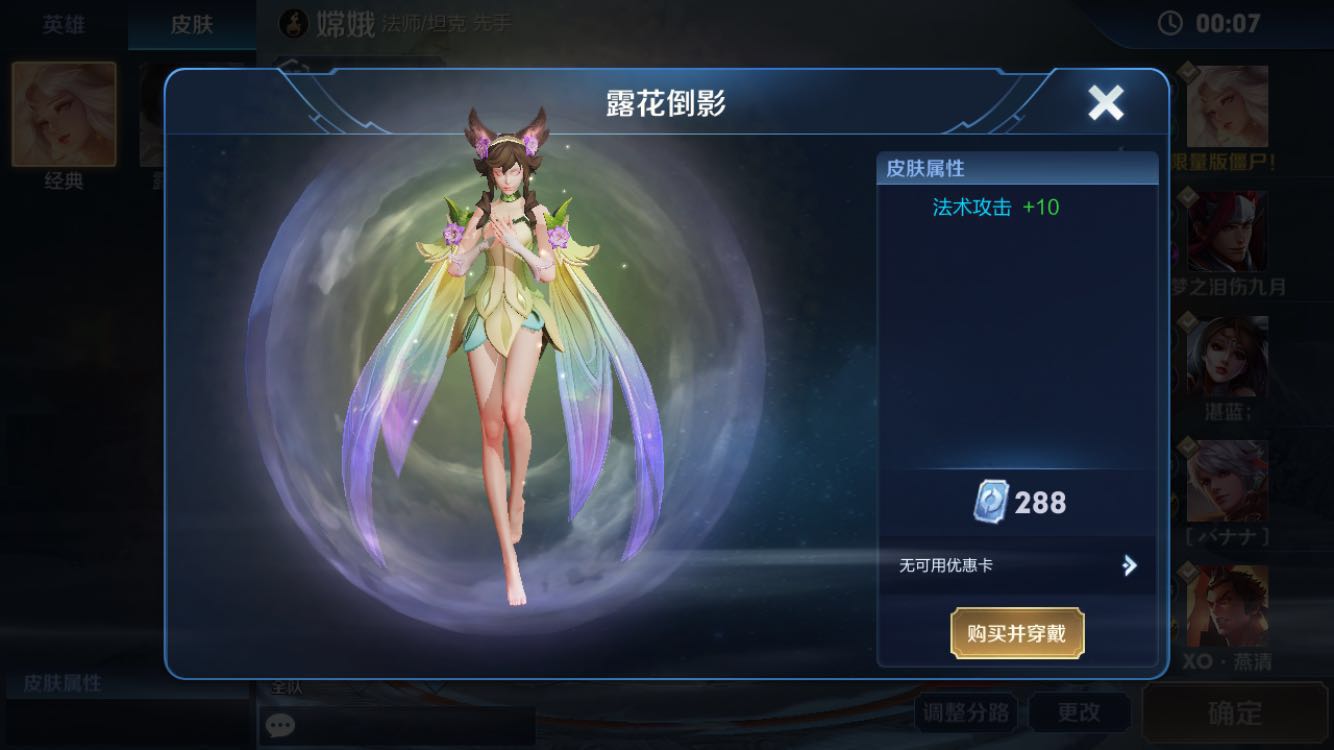Click the 调整分路 lane adjustment button
This screenshot has height=750, width=1334.
coord(967,712)
